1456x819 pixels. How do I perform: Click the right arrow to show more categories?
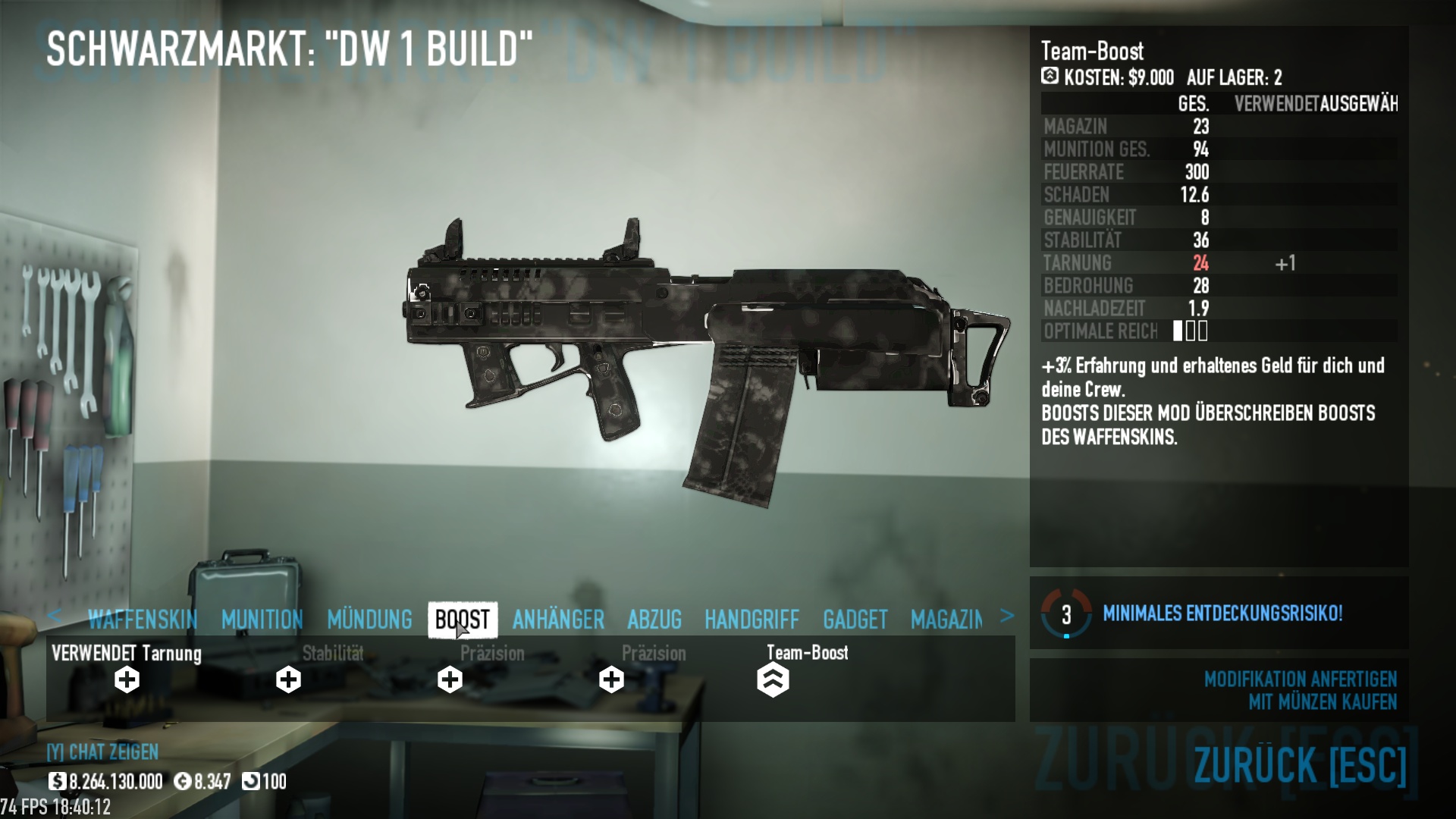[x=1006, y=616]
